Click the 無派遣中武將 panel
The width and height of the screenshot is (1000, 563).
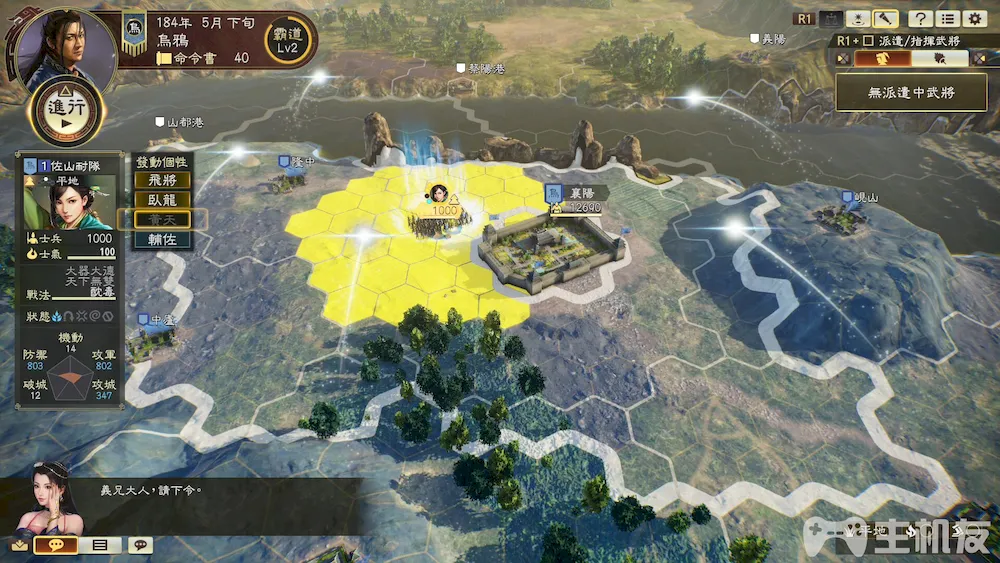(x=910, y=92)
